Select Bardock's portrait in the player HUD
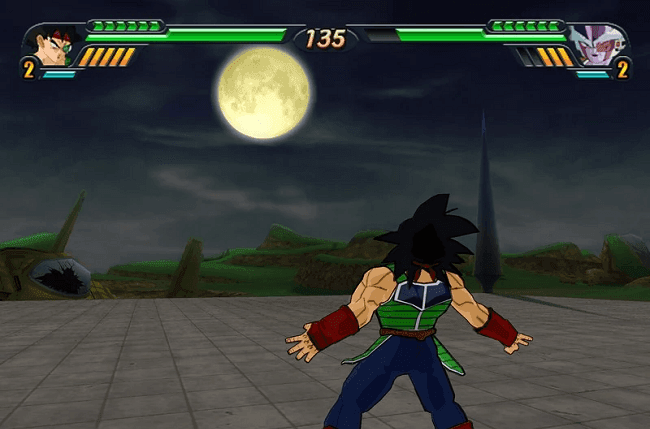 [x=50, y=46]
